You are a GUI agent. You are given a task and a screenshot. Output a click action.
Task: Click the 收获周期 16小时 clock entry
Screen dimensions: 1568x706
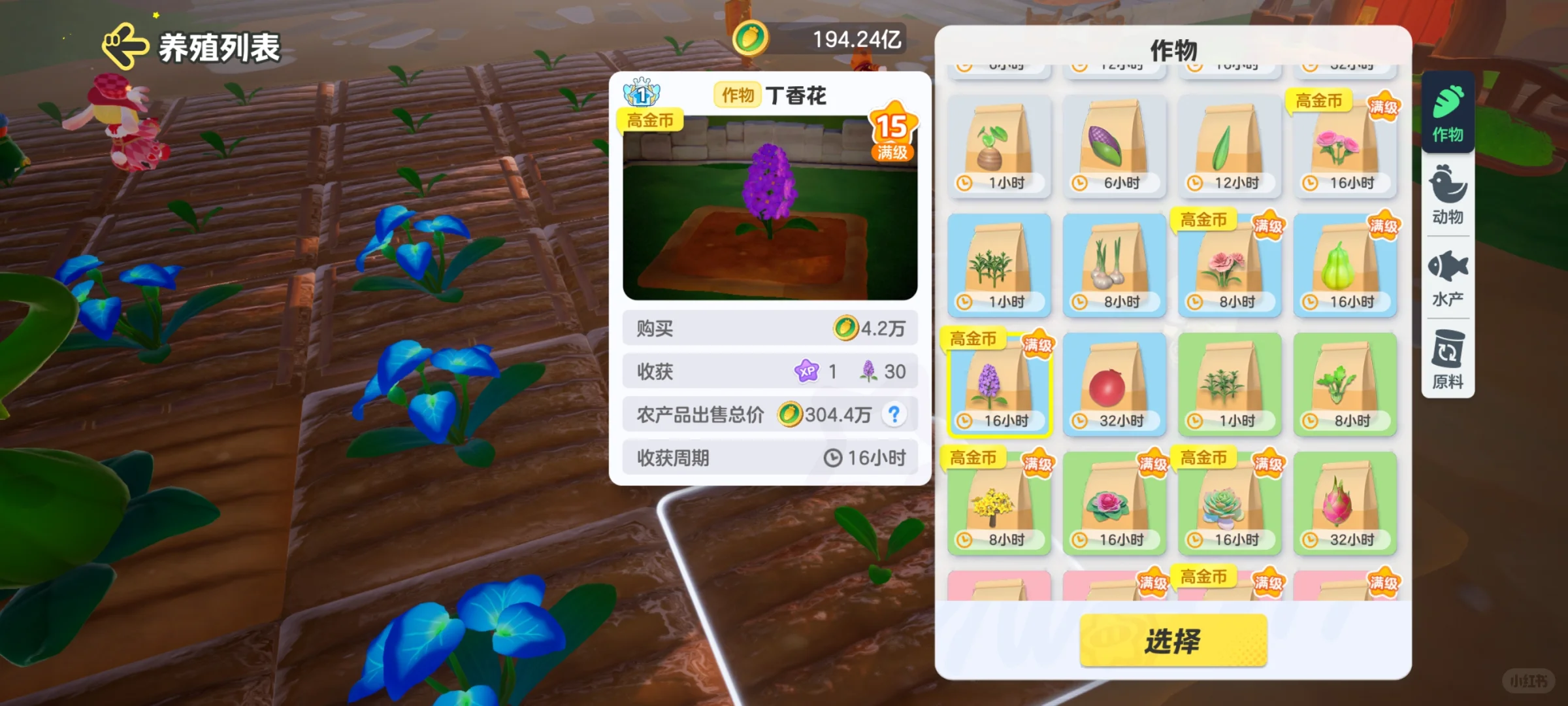tap(770, 457)
